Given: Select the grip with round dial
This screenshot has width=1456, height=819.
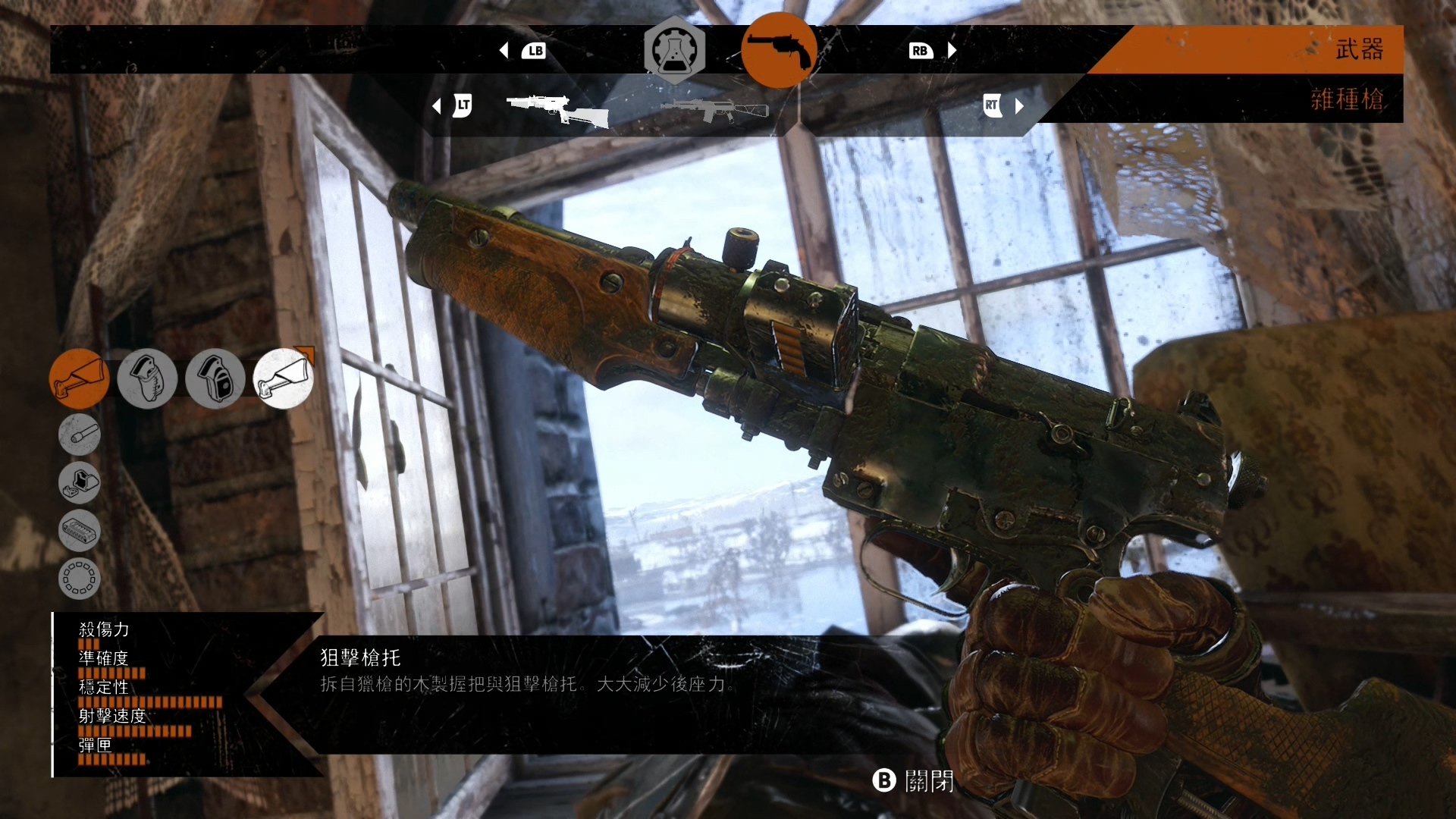Looking at the screenshot, I should click(x=215, y=378).
